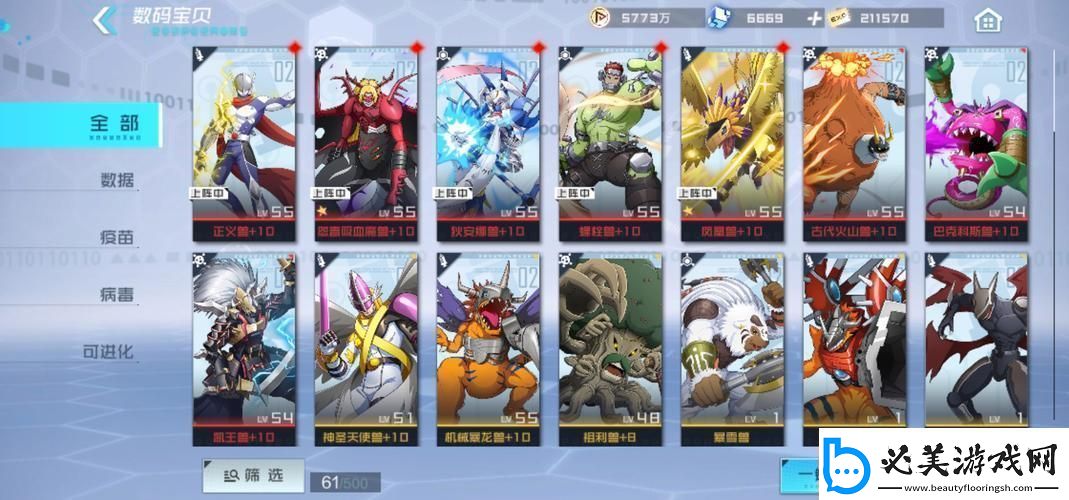Choose the 凤凰兽+10 card
The image size is (1069, 500).
[732, 140]
